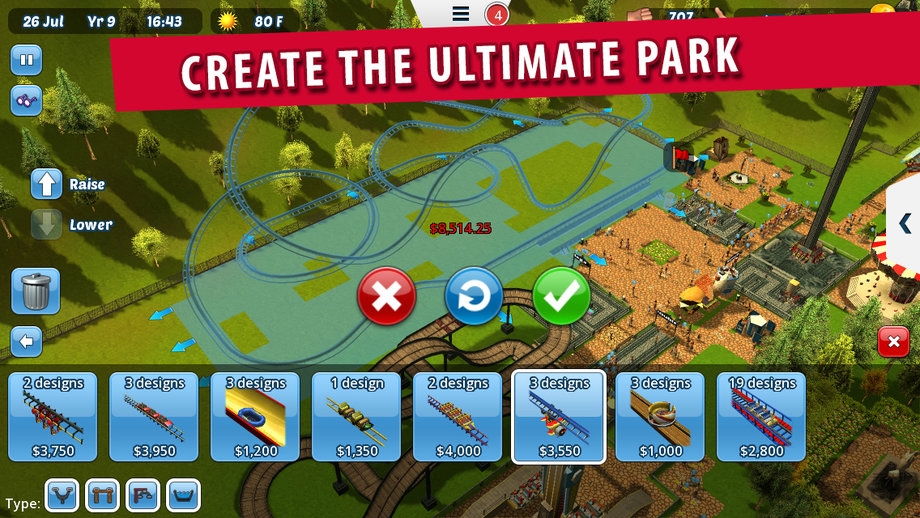Close the coaster panel with the red square X
This screenshot has width=920, height=518.
tap(893, 342)
